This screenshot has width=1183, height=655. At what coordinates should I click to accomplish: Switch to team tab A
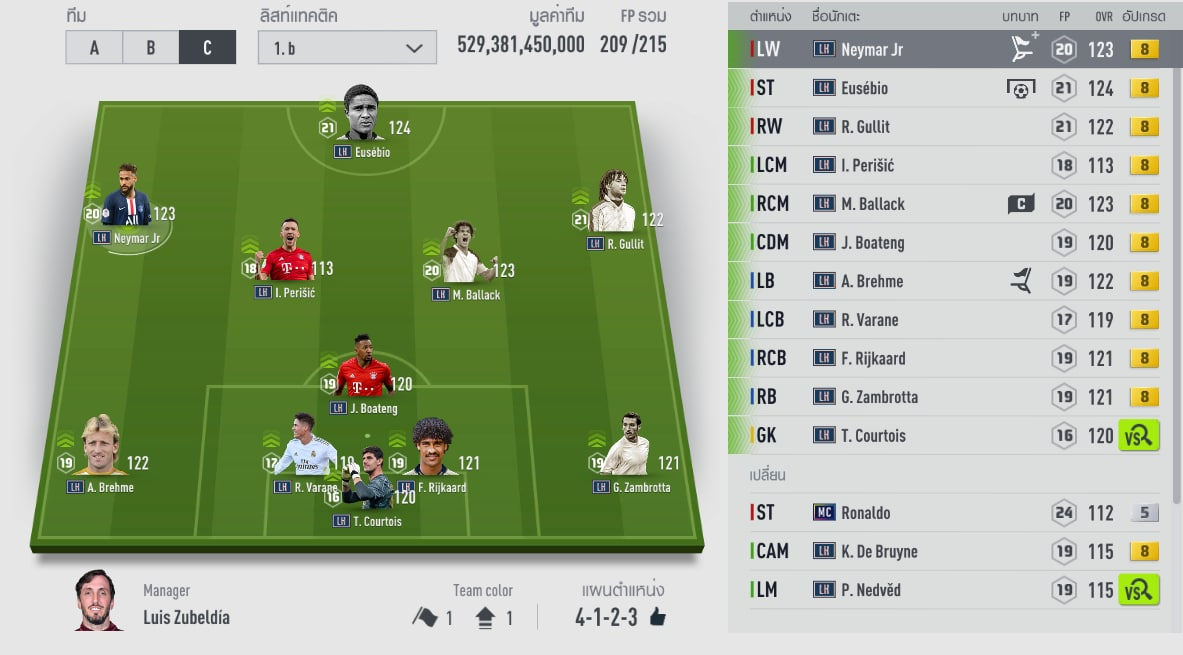click(x=94, y=47)
